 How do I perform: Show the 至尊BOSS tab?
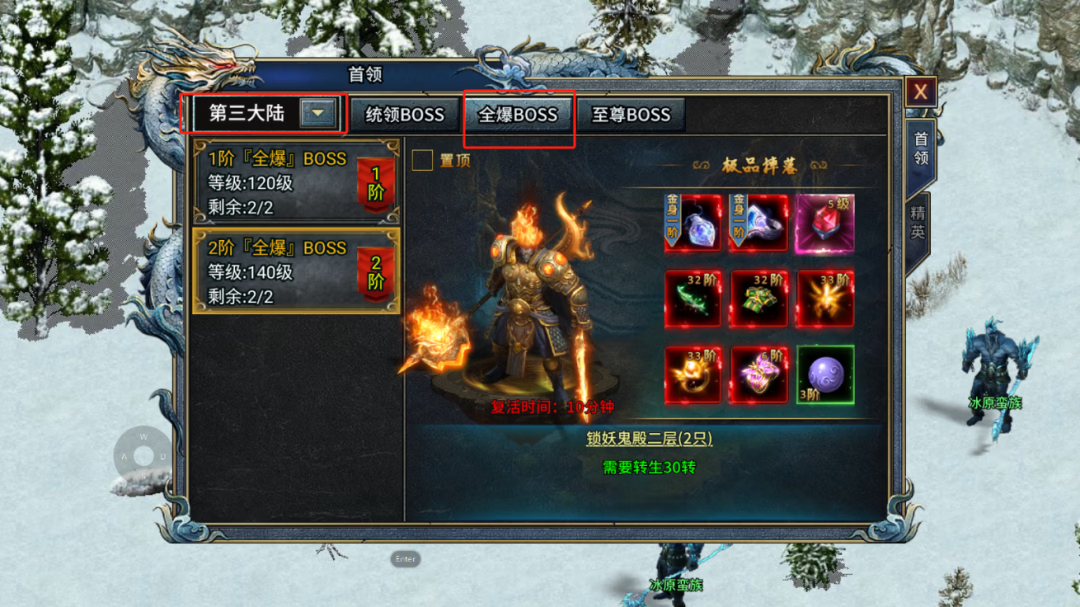(630, 115)
